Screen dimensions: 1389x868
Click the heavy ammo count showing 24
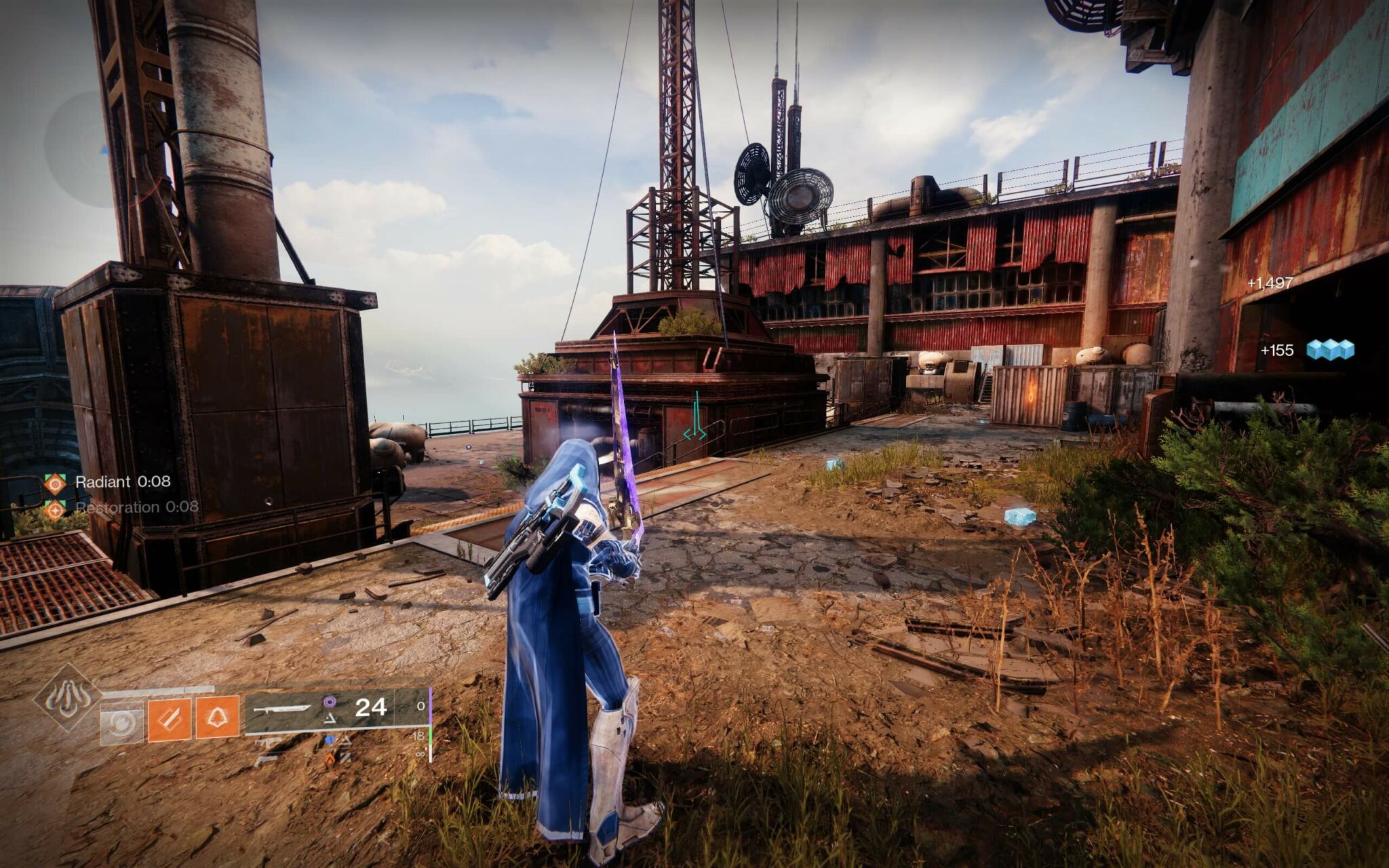pos(370,707)
